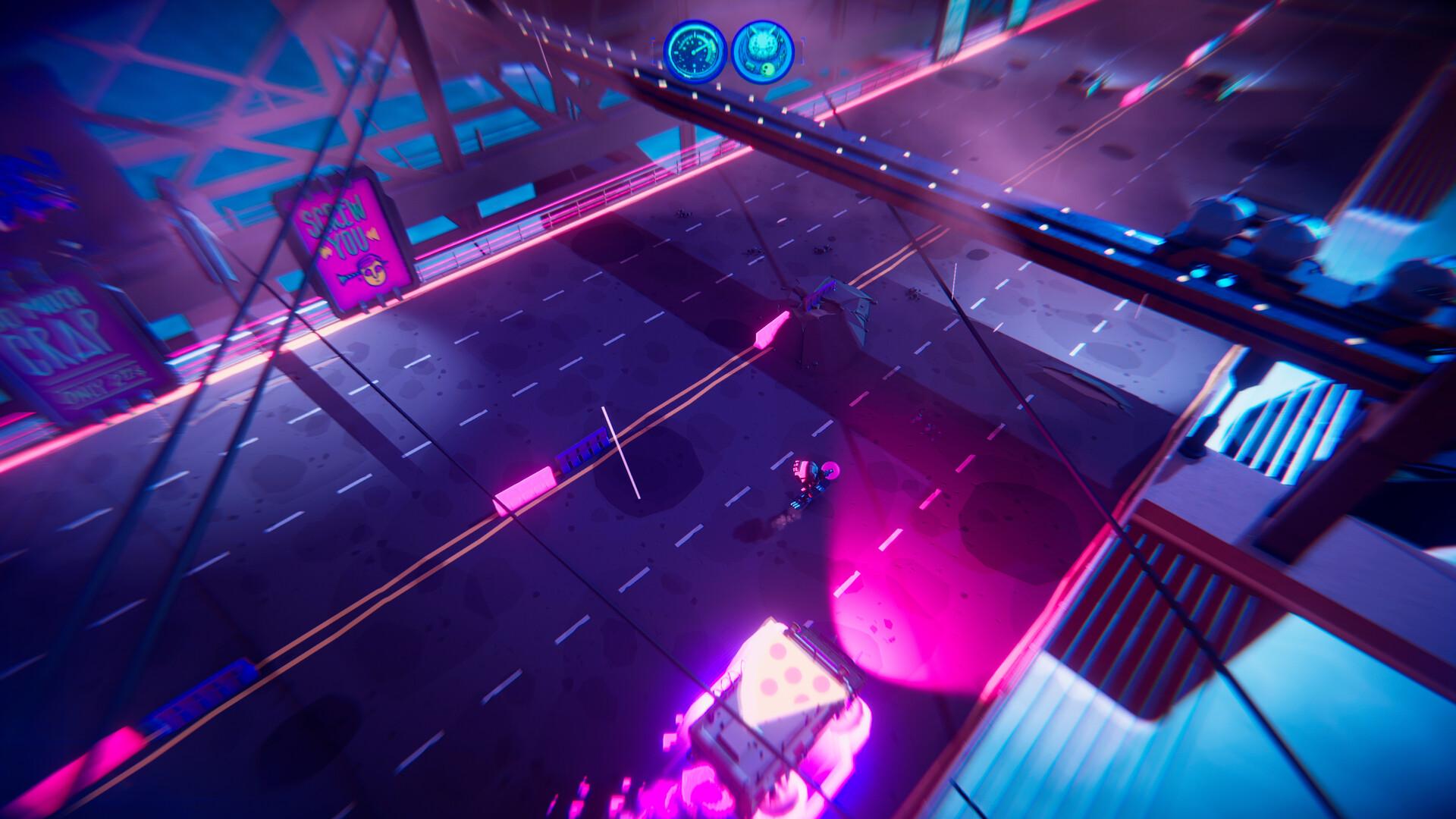Click the skull emblem on the cat icon

point(767,69)
